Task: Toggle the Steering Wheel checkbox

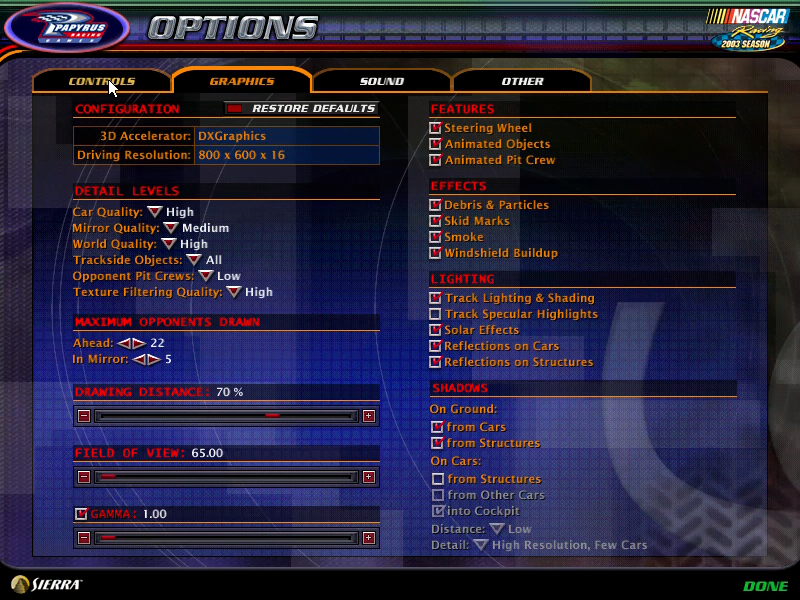Action: pos(436,128)
